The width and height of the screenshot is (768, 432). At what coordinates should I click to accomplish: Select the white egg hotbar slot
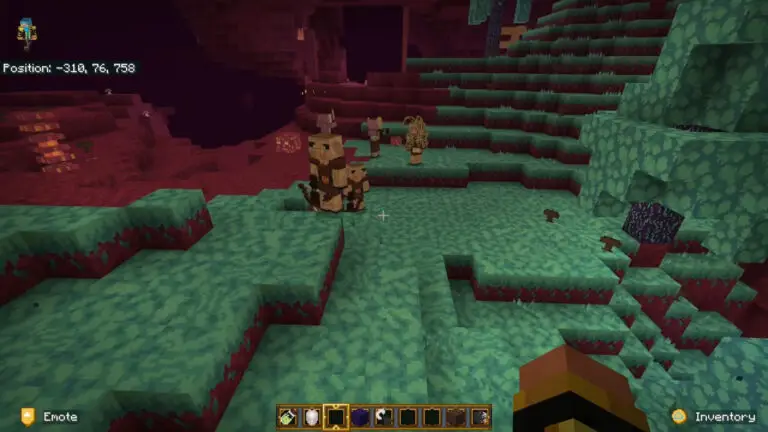coord(311,417)
